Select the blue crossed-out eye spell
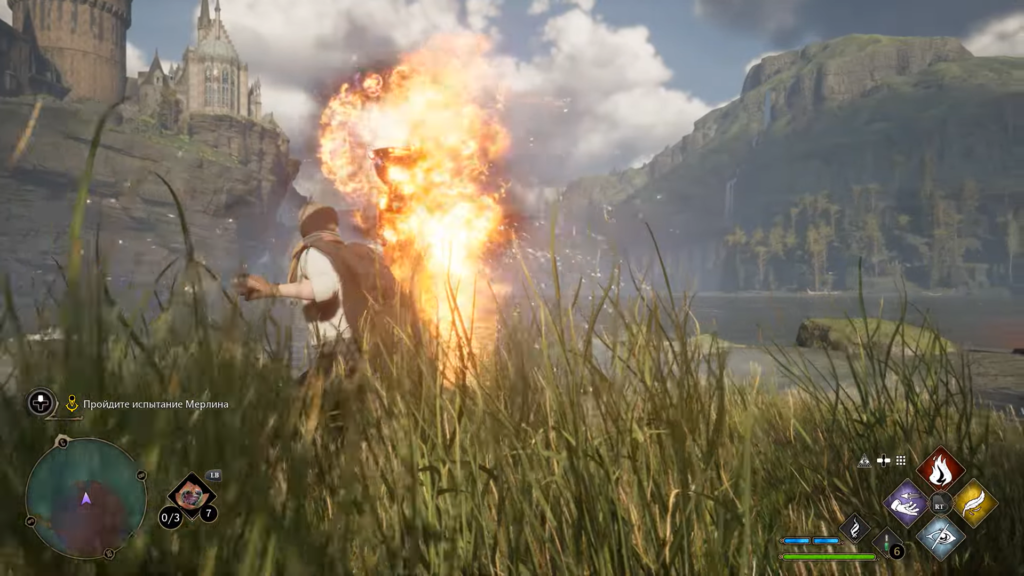This screenshot has height=576, width=1024. point(940,537)
